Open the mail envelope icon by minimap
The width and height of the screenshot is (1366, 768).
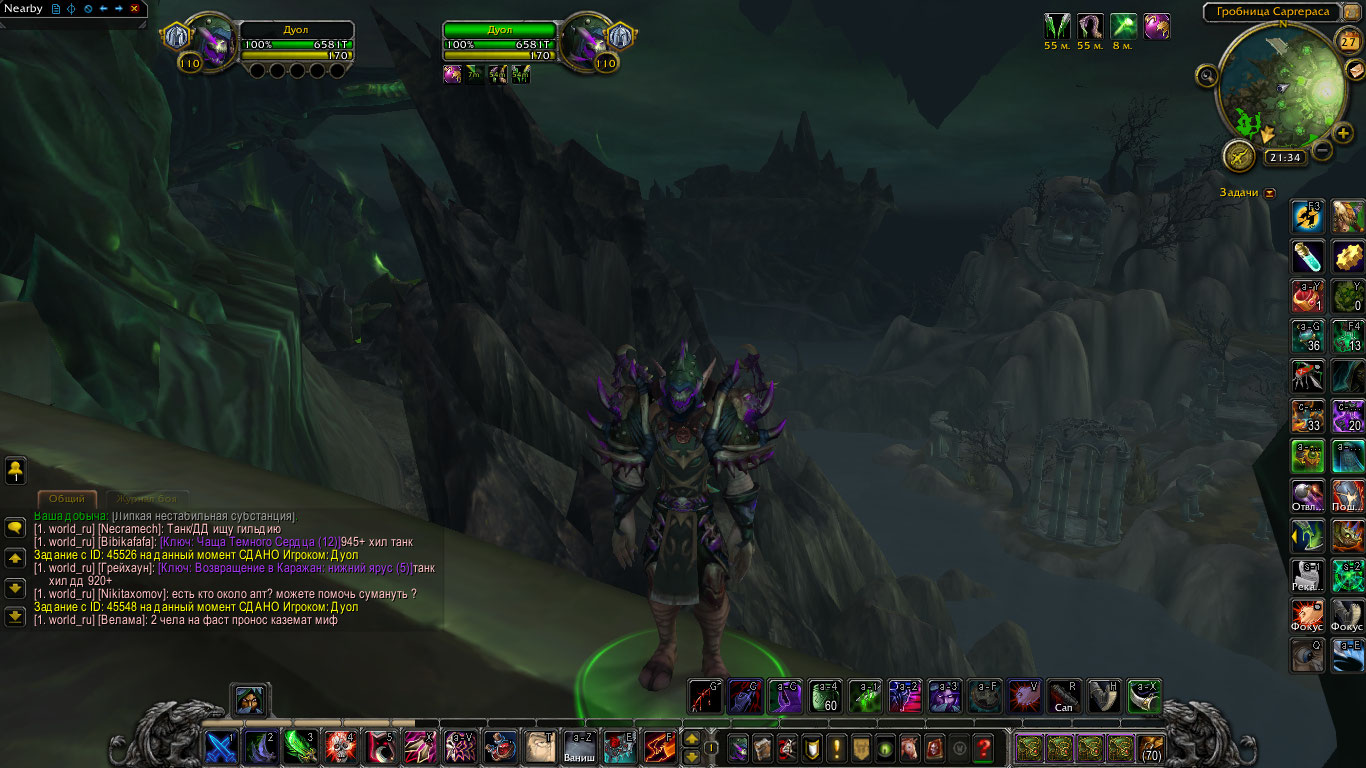point(1354,68)
